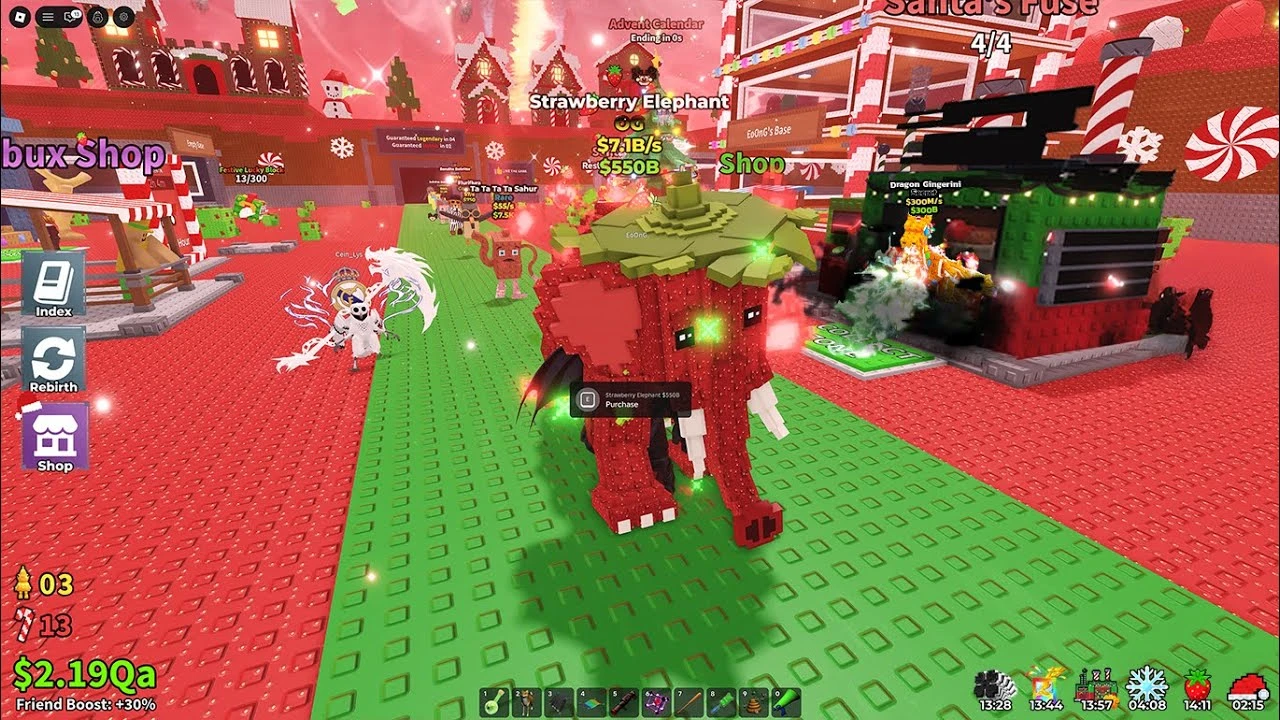This screenshot has height=720, width=1280.
Task: Open the three-line hamburger menu
Action: tap(47, 16)
